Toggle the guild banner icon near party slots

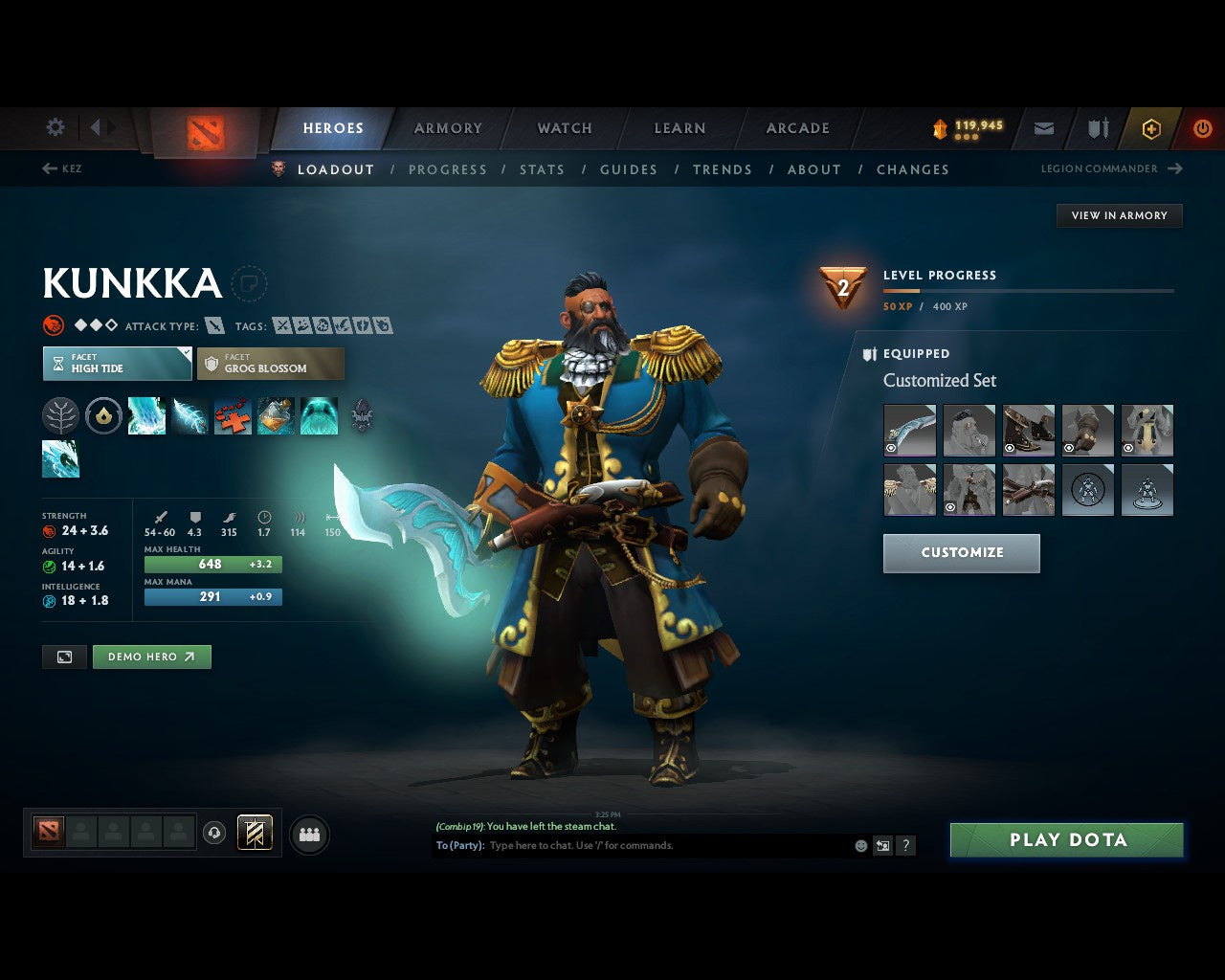coord(253,833)
